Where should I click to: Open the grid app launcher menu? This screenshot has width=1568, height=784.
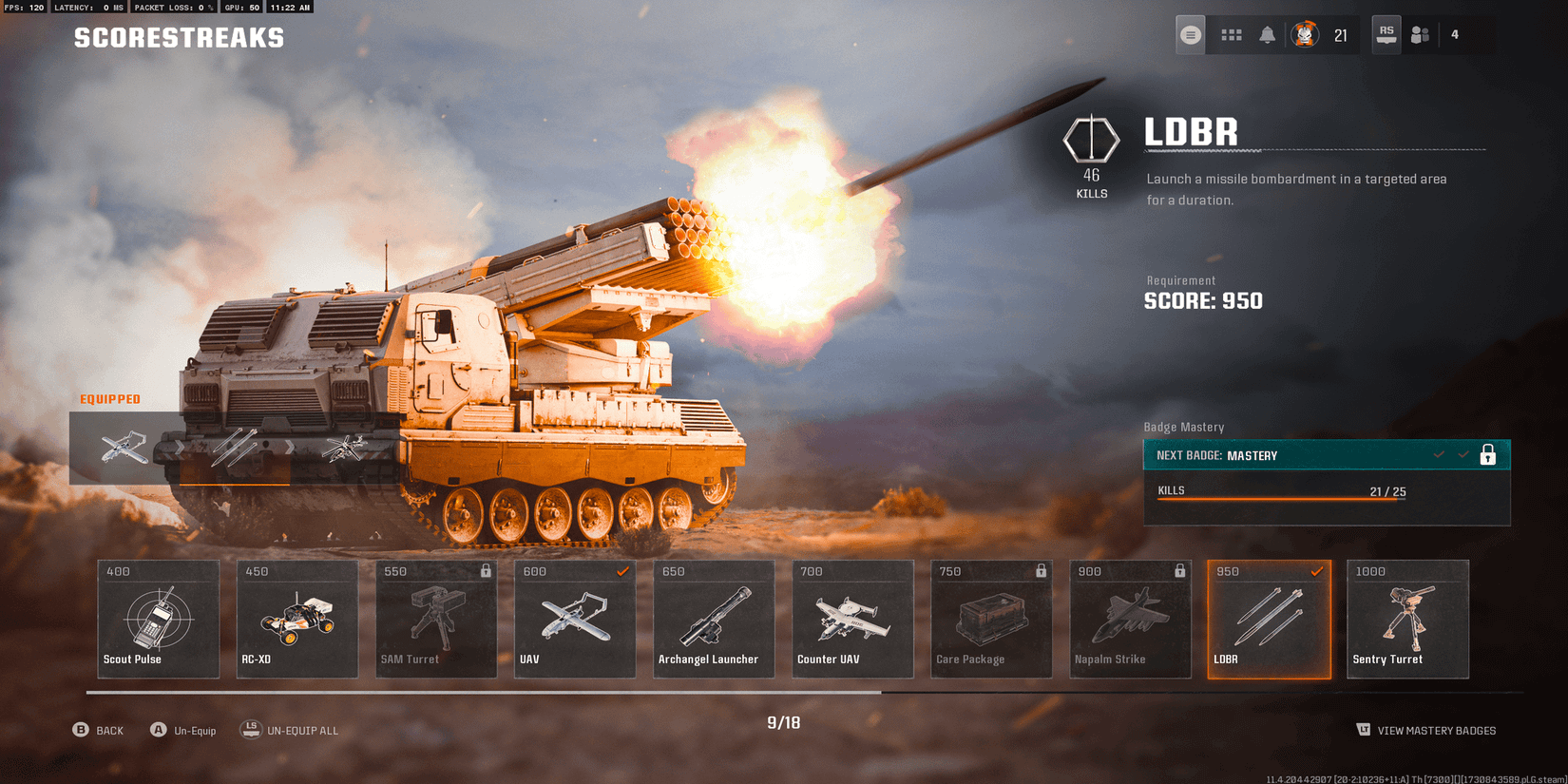pos(1232,34)
